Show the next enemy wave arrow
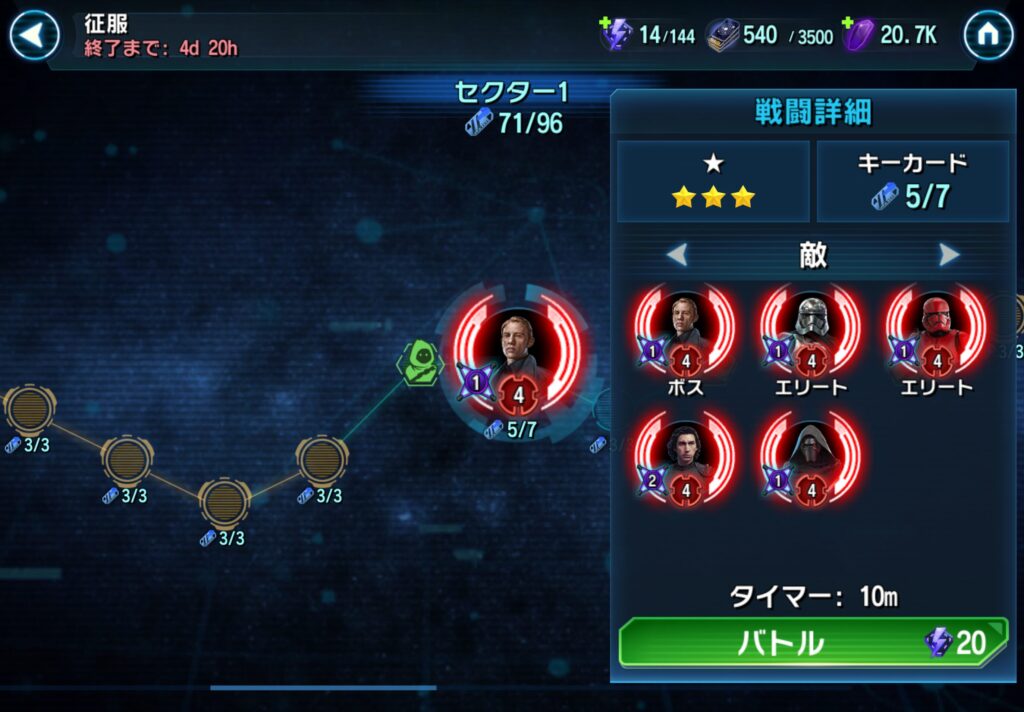The width and height of the screenshot is (1024, 712). click(x=949, y=255)
